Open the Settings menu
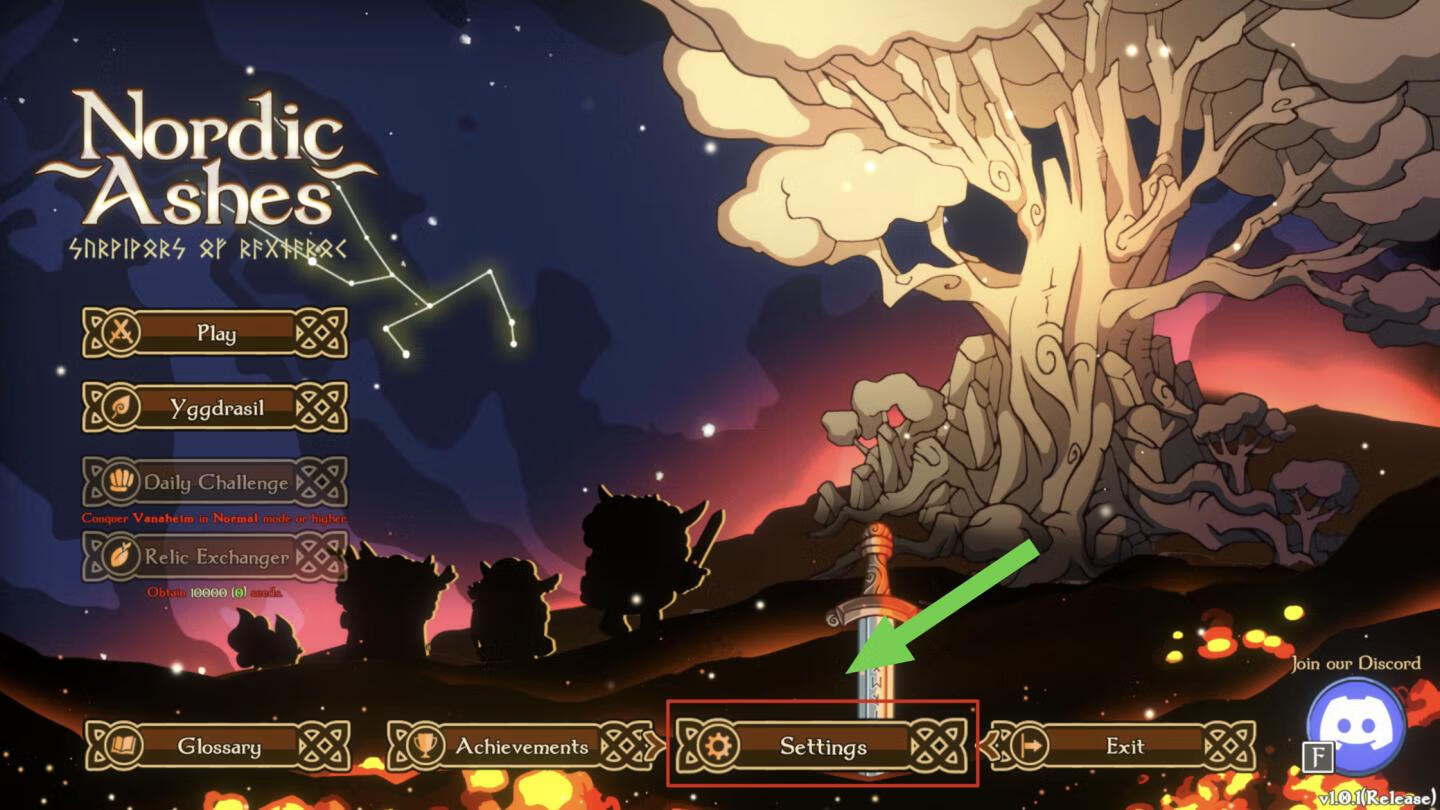This screenshot has height=810, width=1440. click(x=822, y=746)
